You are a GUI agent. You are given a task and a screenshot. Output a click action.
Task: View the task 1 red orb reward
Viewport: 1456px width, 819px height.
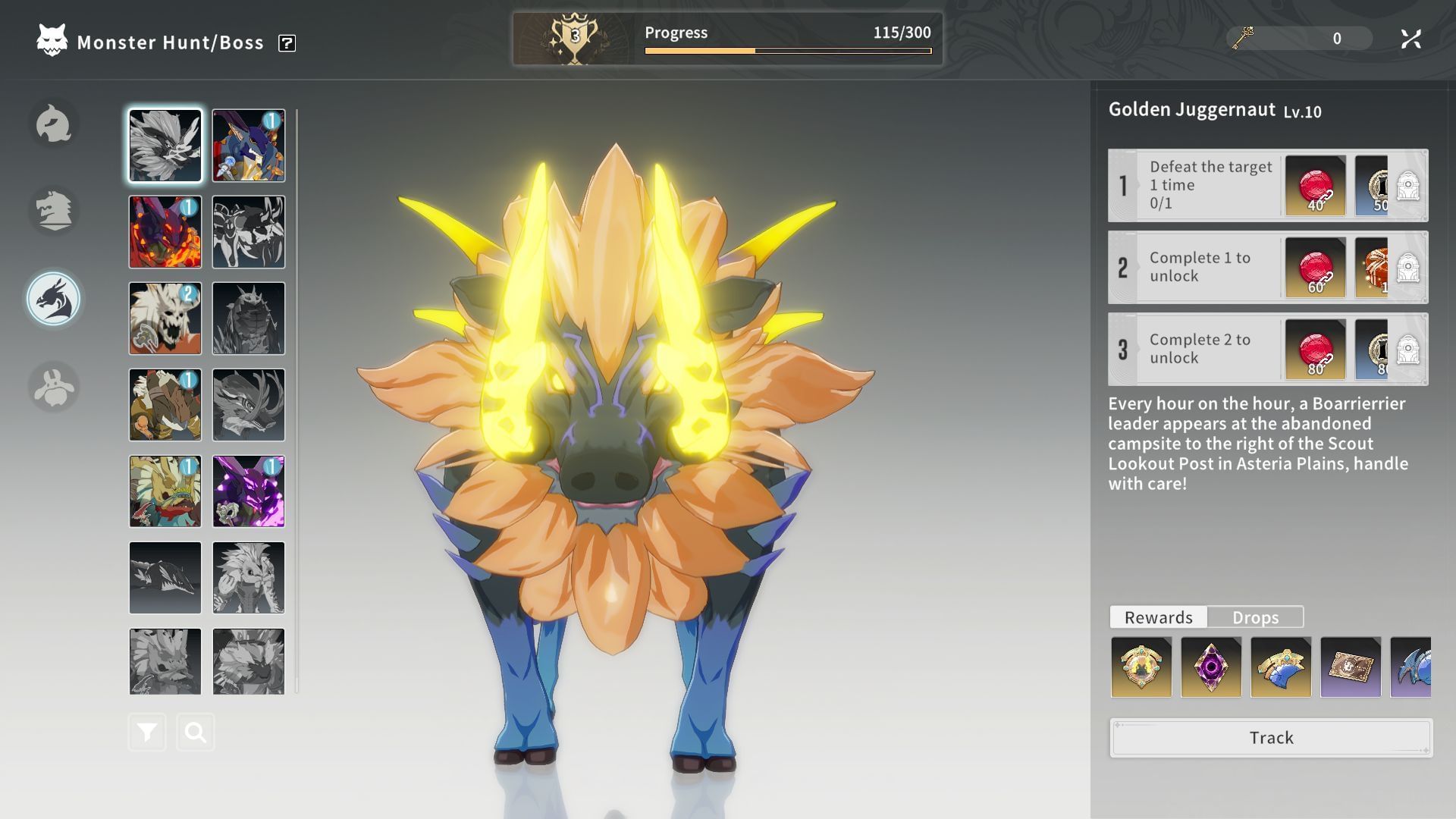coord(1316,186)
